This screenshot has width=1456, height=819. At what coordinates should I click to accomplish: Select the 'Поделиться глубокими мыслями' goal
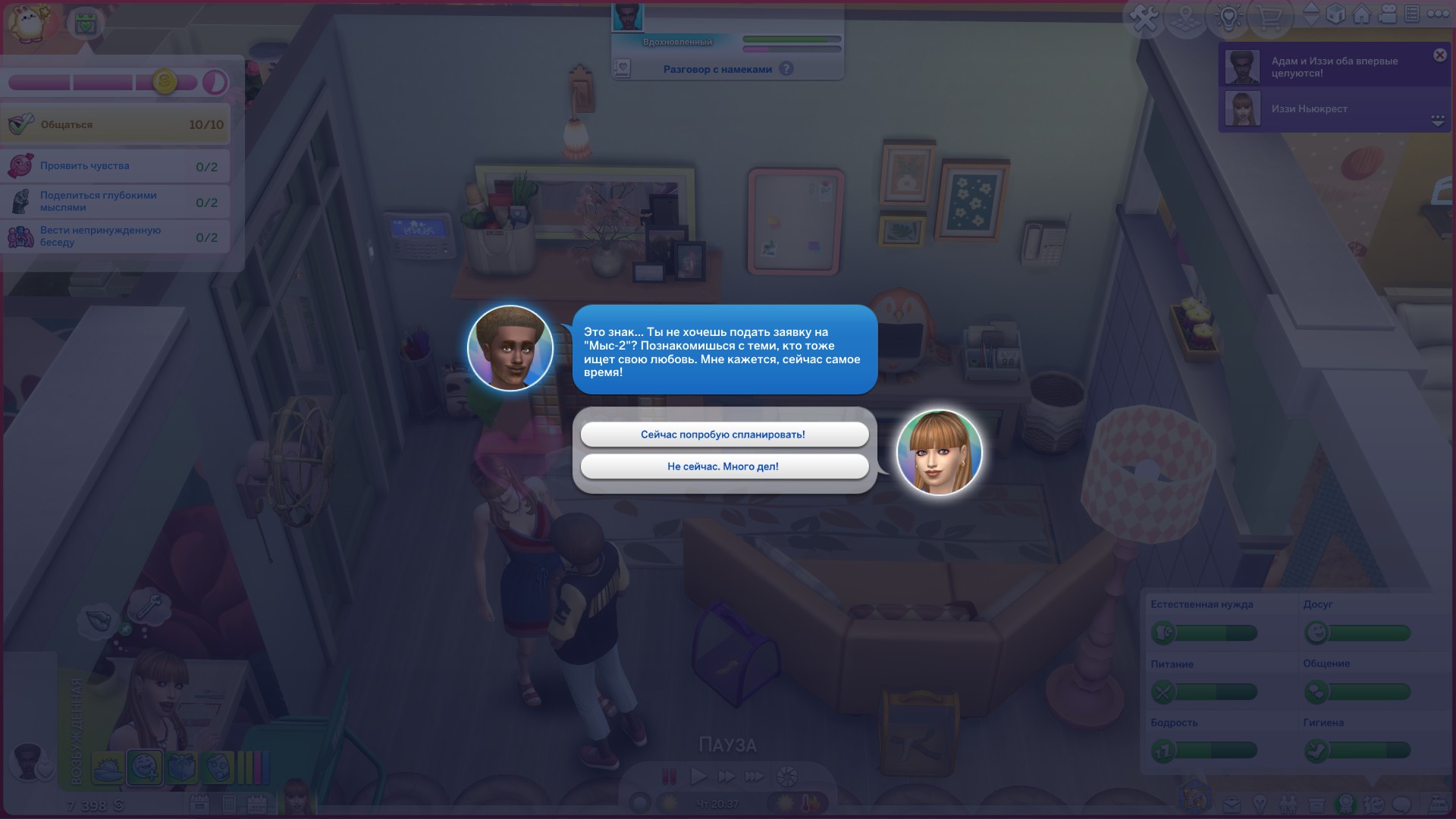click(x=115, y=202)
